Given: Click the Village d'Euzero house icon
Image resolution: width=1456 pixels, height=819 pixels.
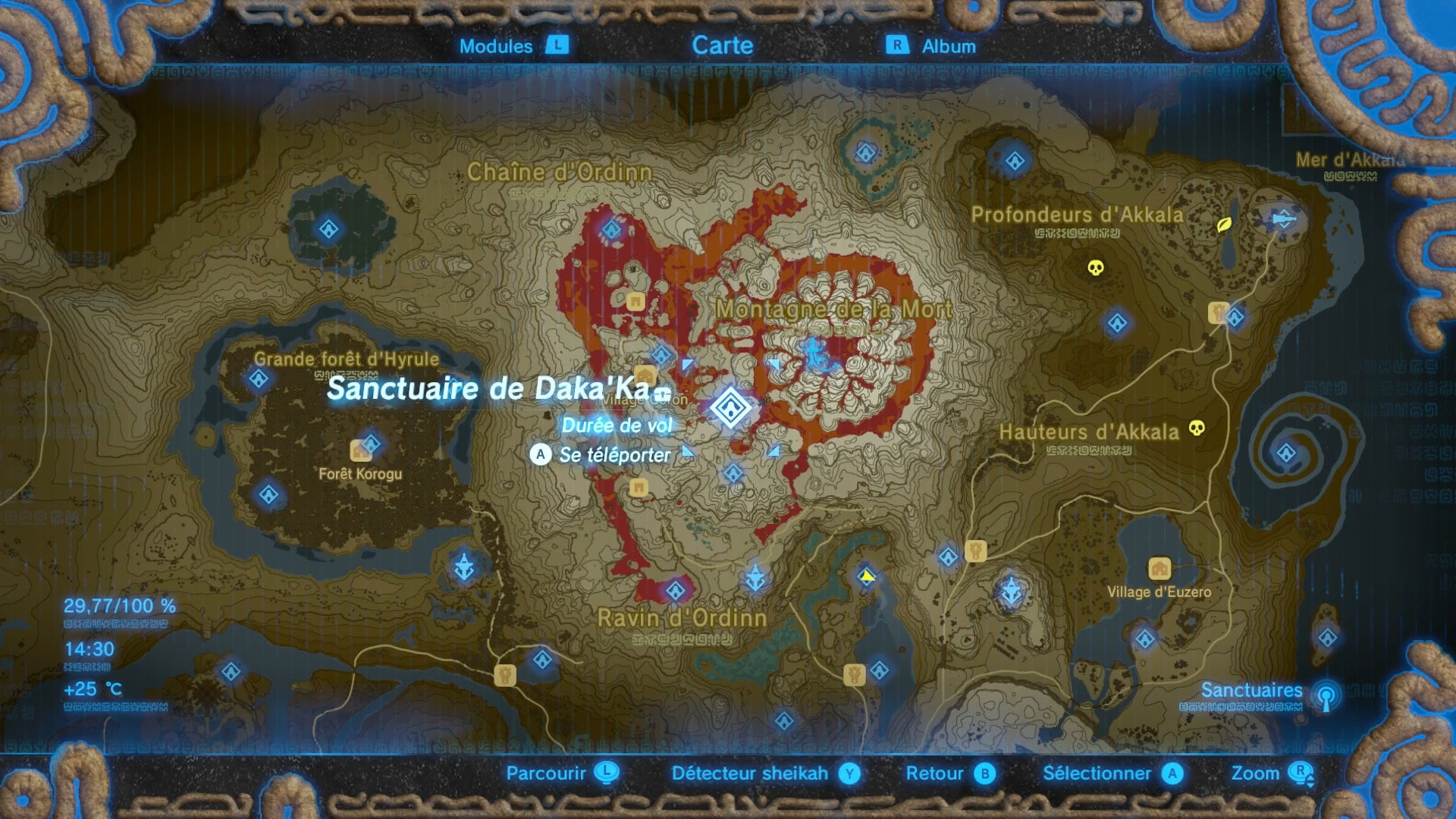Looking at the screenshot, I should (x=1161, y=569).
